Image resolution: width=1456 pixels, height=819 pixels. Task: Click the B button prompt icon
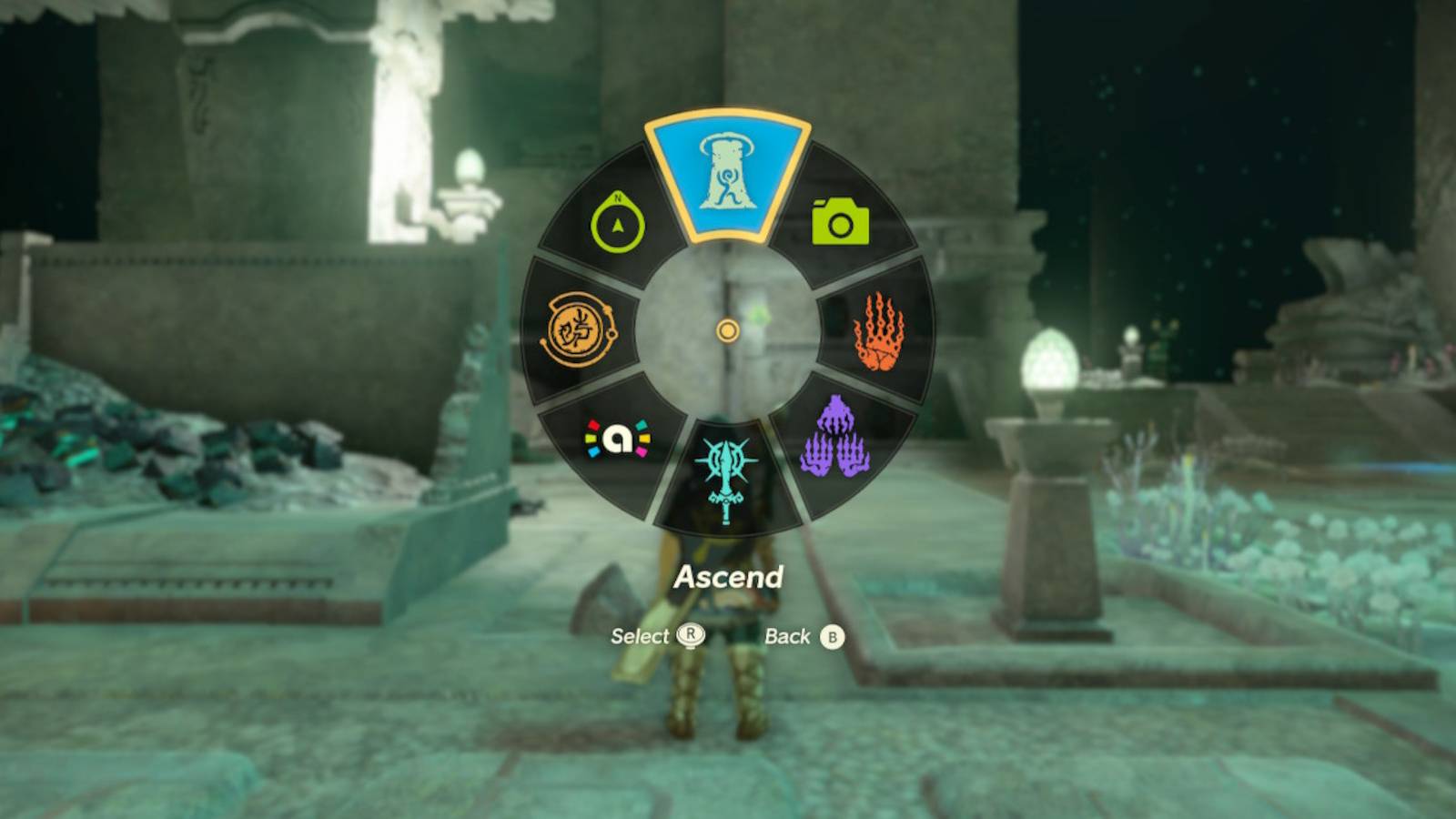tap(831, 636)
